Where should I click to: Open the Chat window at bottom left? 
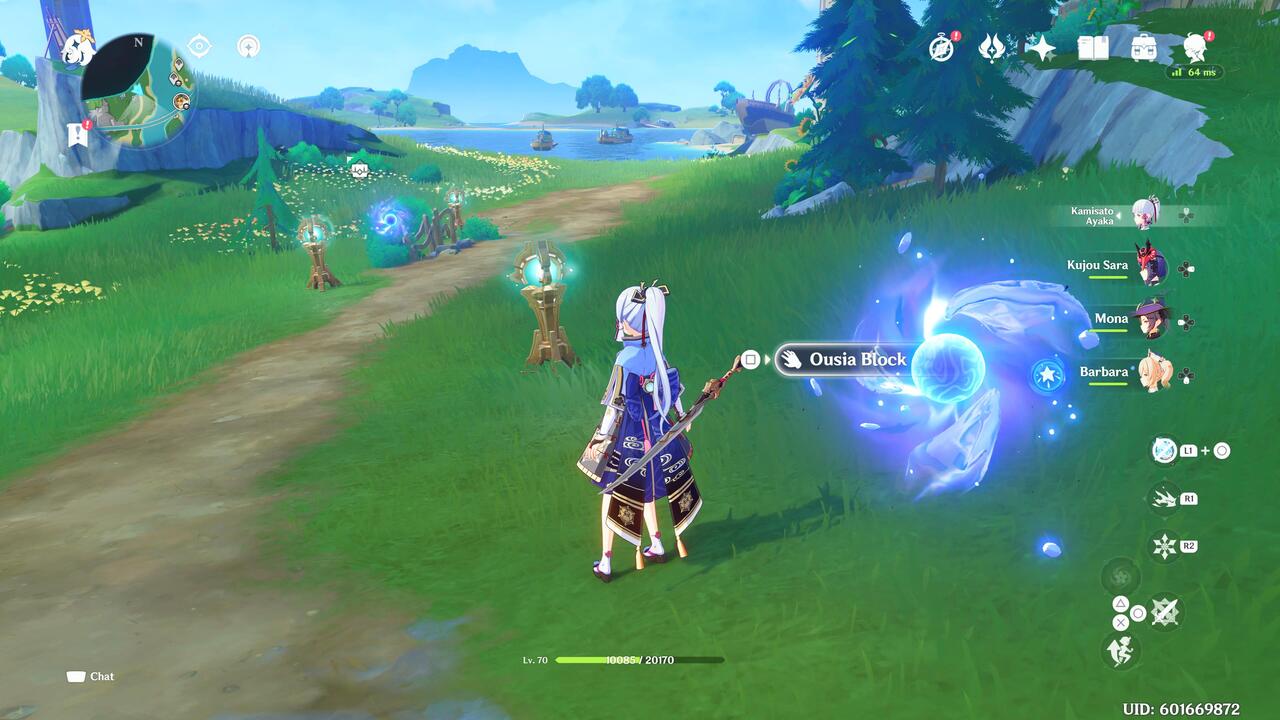tap(90, 676)
